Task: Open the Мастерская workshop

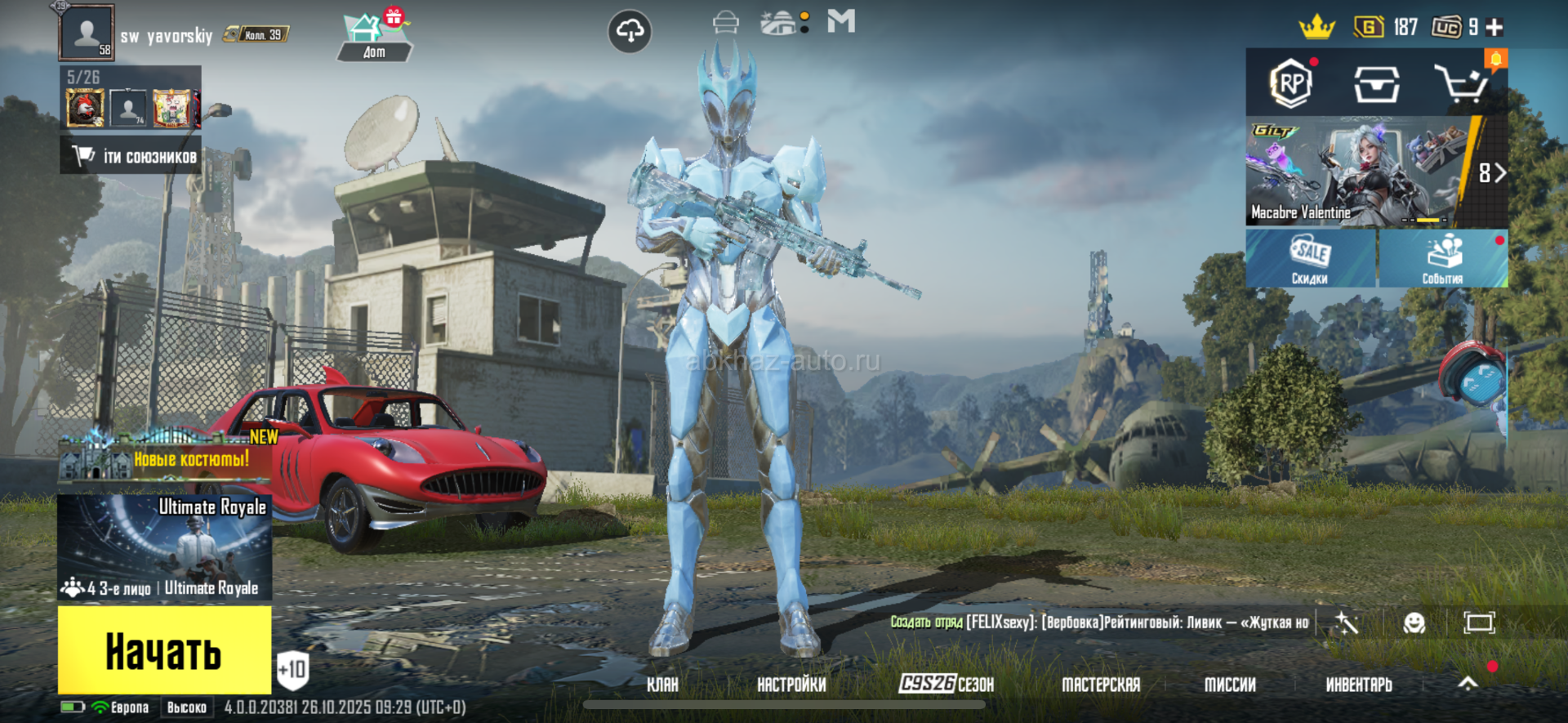Action: 1101,685
